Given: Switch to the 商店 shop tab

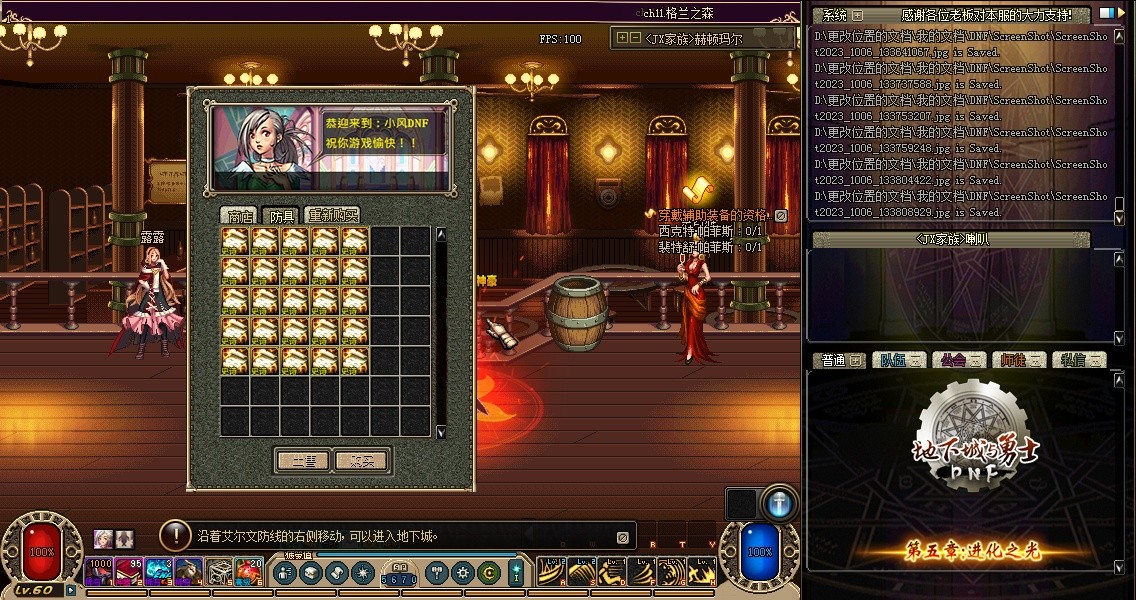Looking at the screenshot, I should pyautogui.click(x=240, y=215).
